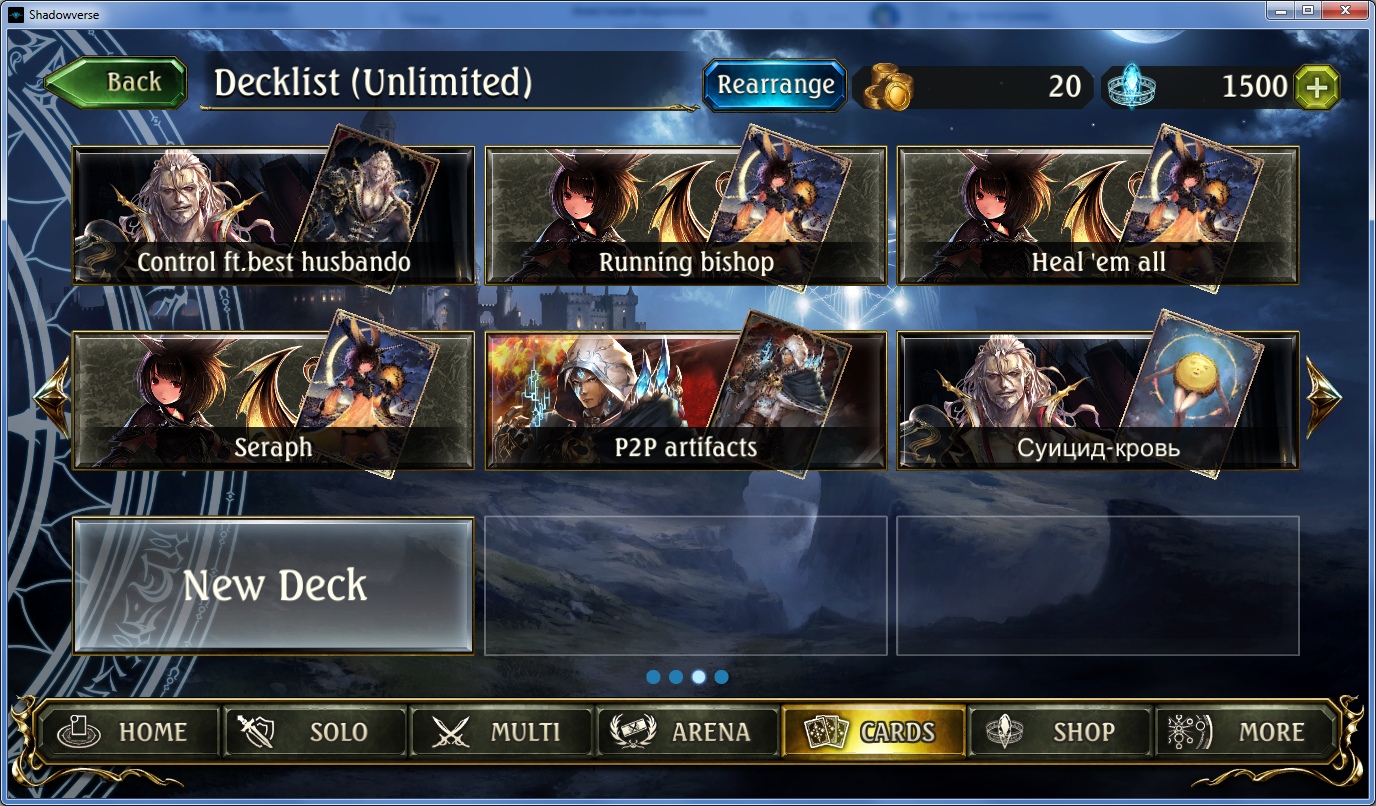Go back using the Back button
The width and height of the screenshot is (1376, 806).
[x=117, y=83]
